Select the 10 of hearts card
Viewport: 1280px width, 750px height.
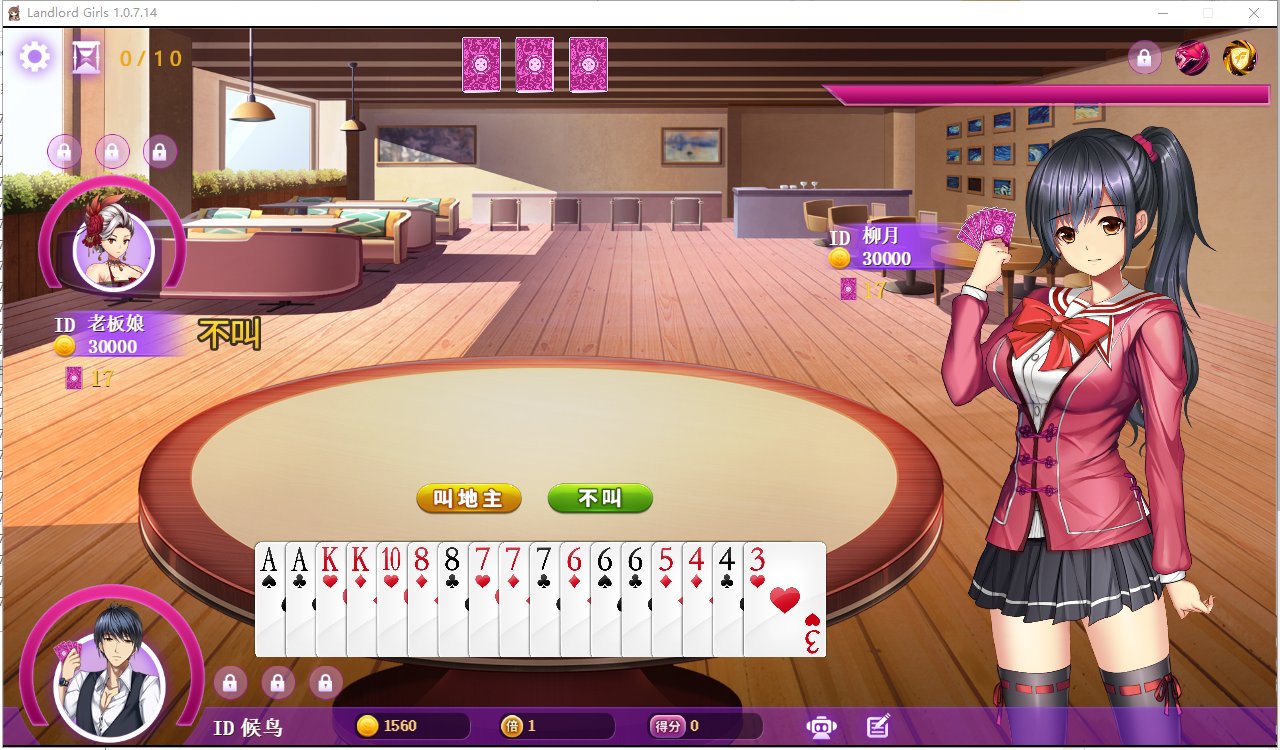pyautogui.click(x=391, y=600)
